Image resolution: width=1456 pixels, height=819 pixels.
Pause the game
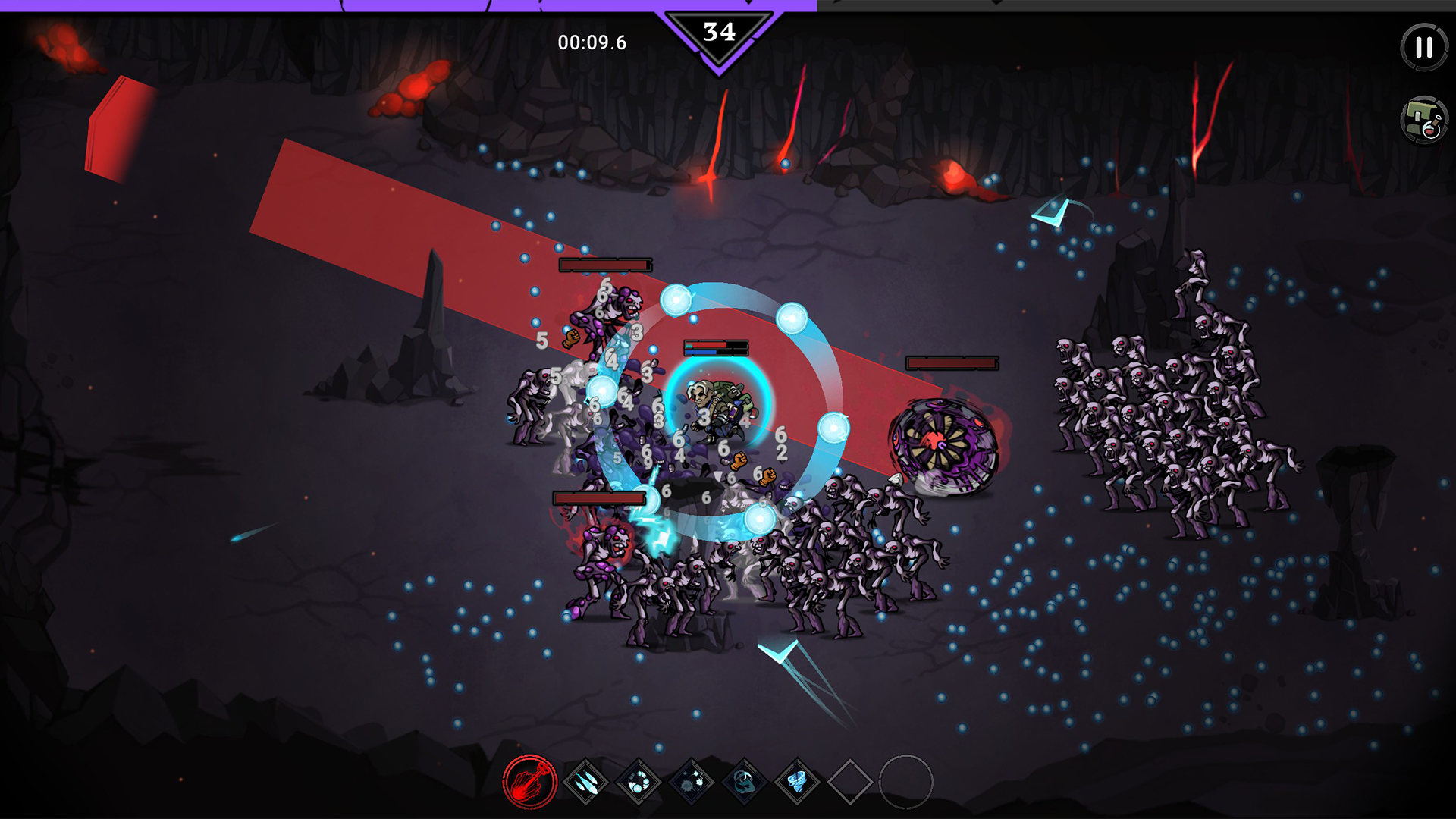coord(1423,48)
